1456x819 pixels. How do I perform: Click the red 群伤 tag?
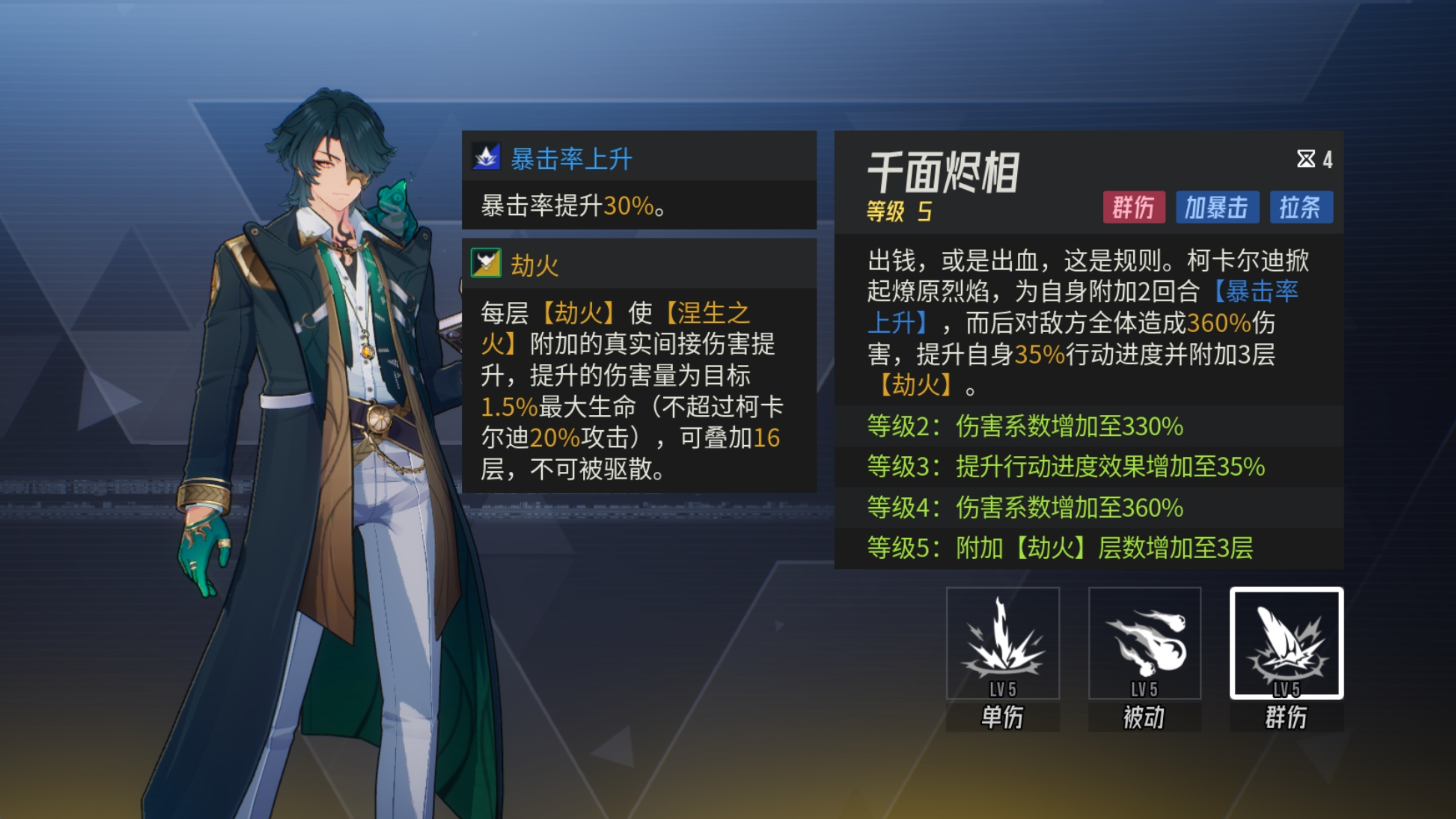click(1133, 207)
